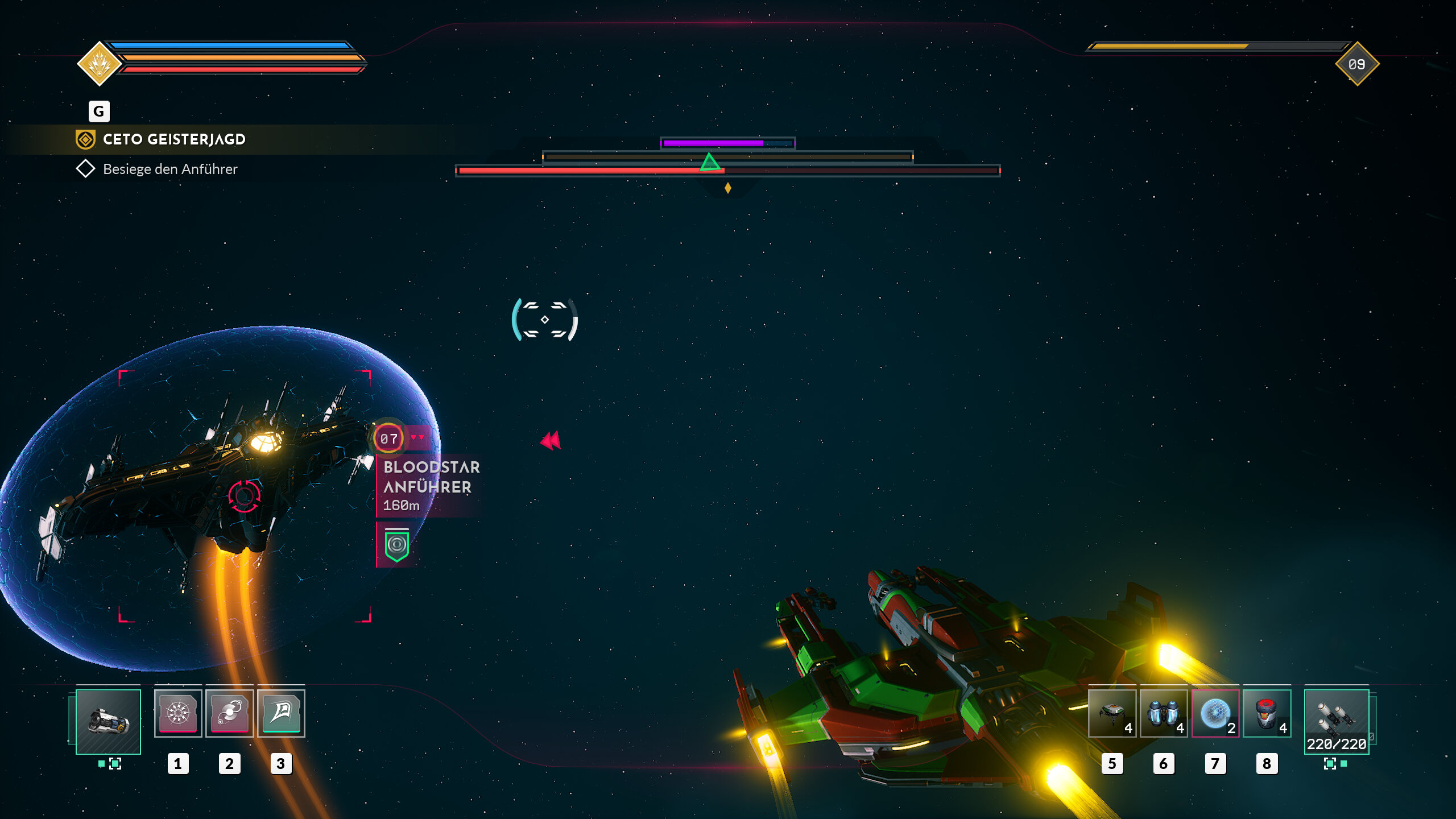This screenshot has width=1456, height=819.
Task: Click the Bloodstar Anführer target label
Action: tap(431, 477)
